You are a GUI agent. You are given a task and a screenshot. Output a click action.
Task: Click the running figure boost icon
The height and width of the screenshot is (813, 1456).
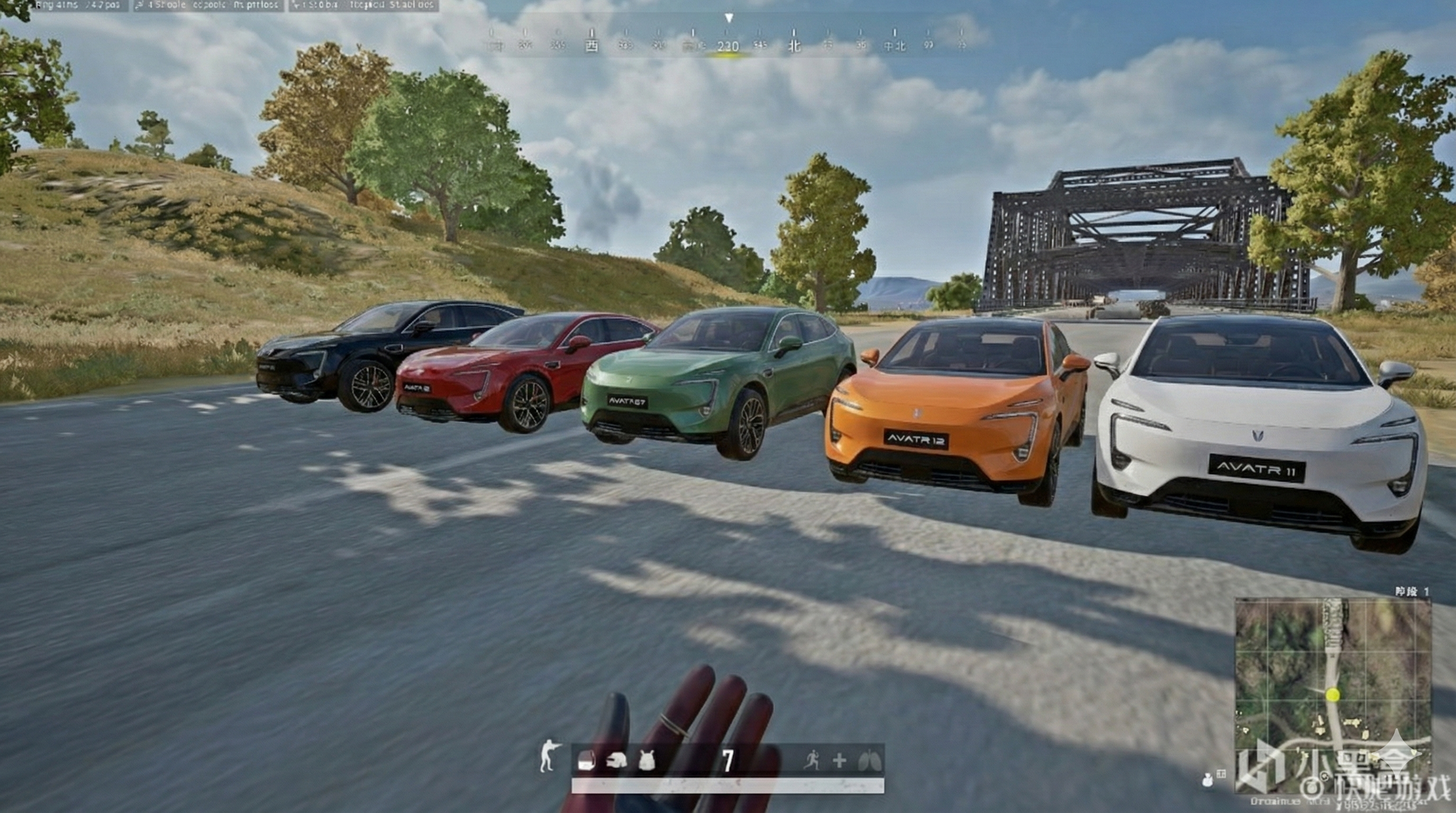click(x=811, y=761)
